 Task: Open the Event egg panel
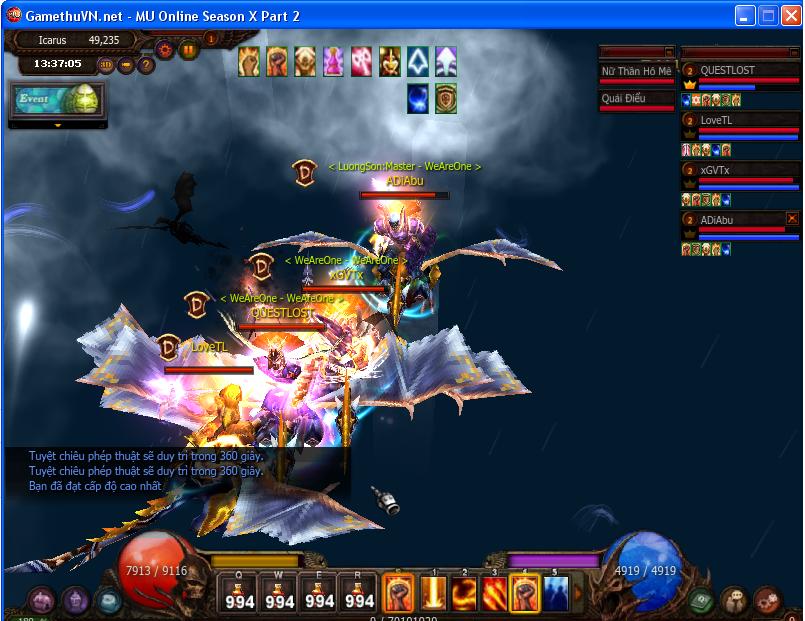coord(55,100)
